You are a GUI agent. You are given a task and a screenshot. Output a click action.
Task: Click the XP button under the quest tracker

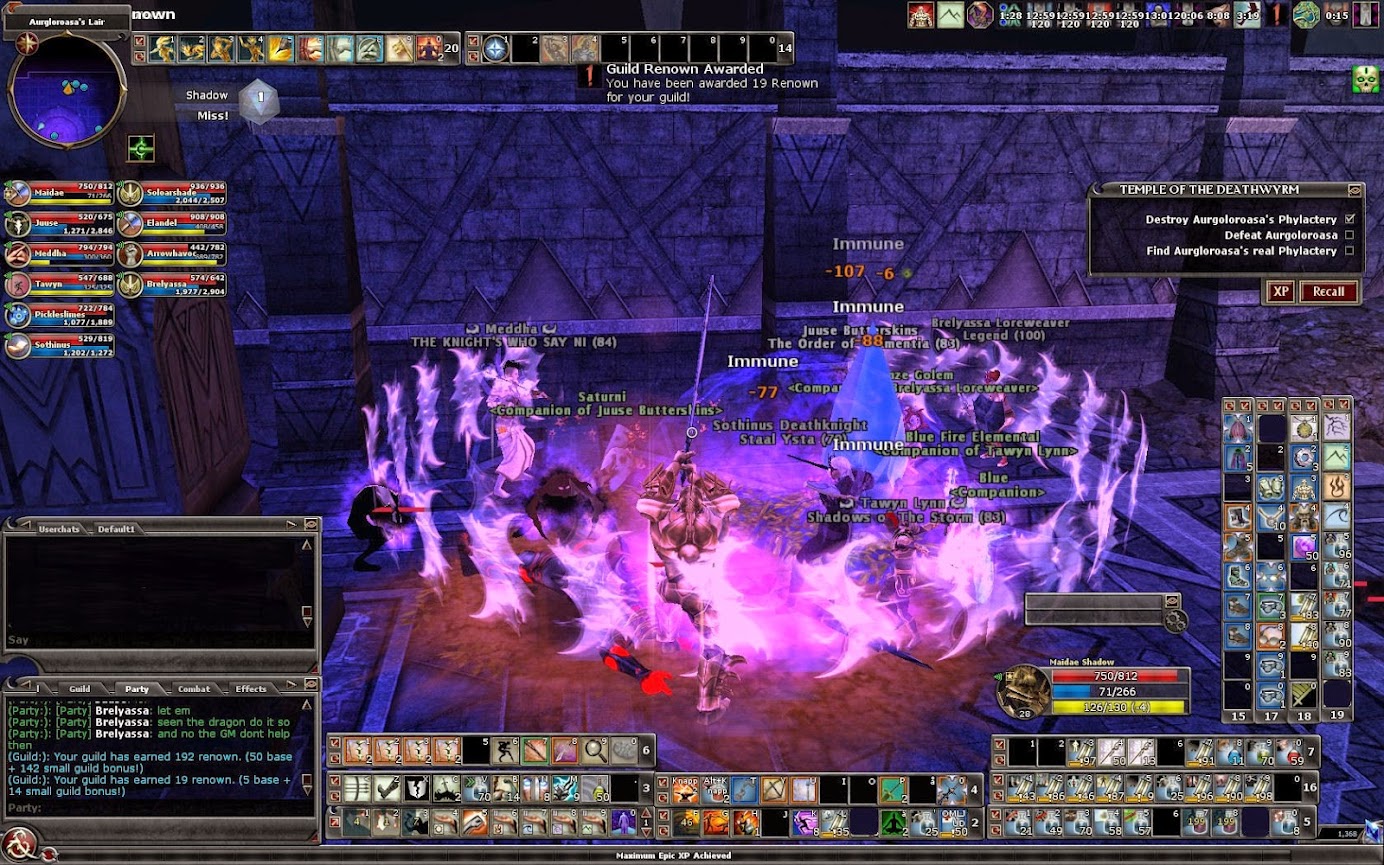pyautogui.click(x=1279, y=291)
